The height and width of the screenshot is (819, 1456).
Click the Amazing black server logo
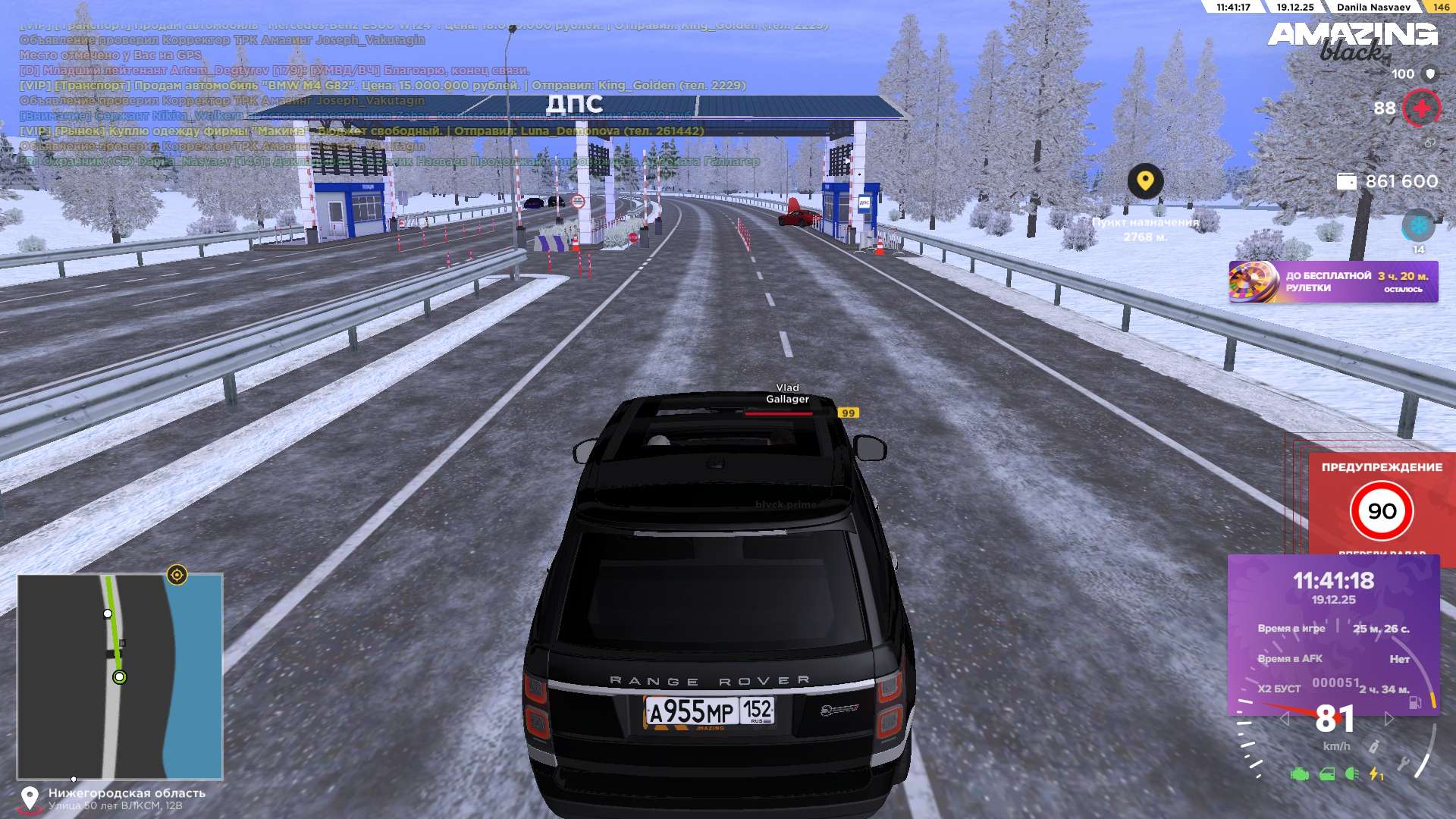click(x=1352, y=40)
